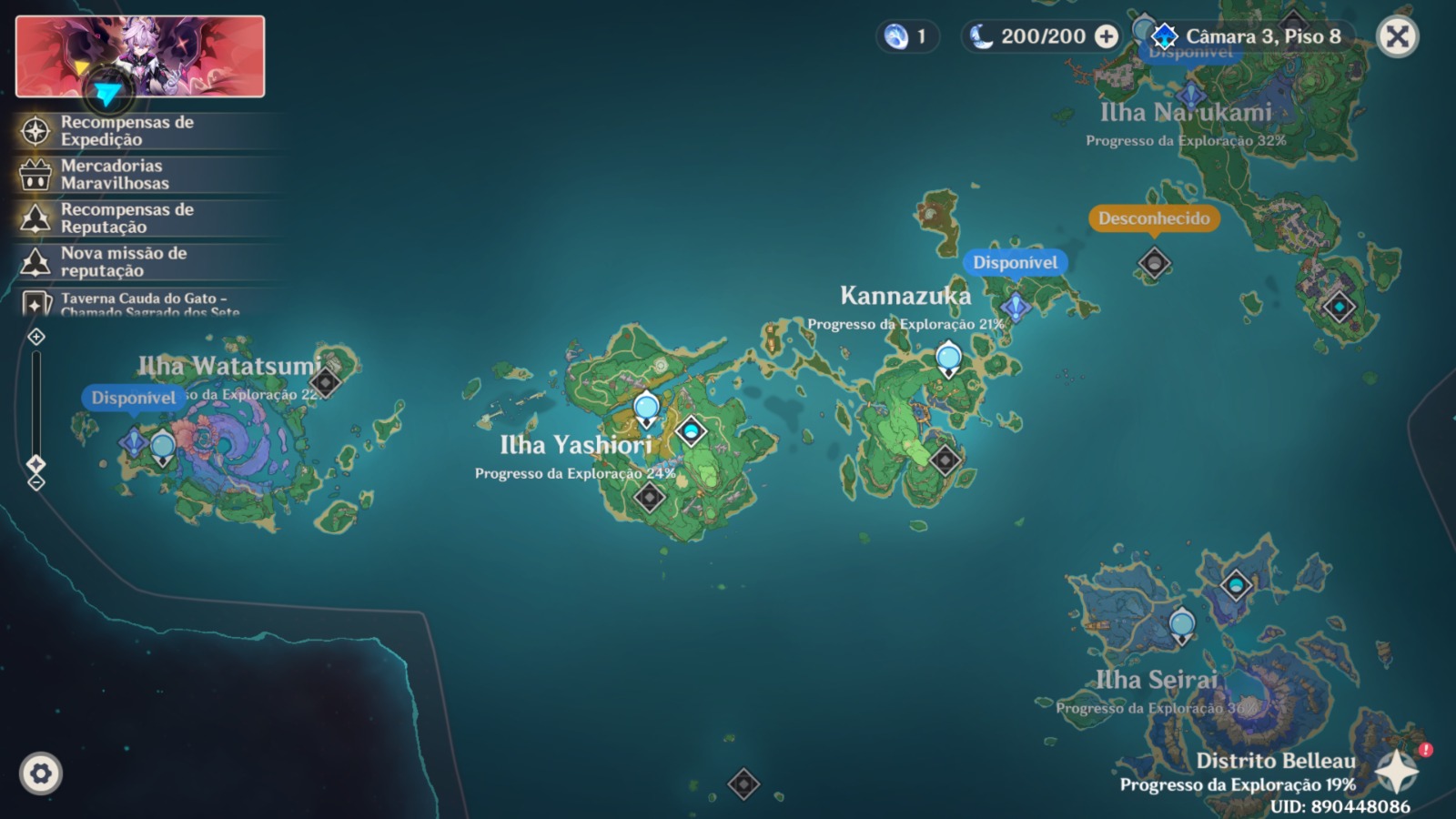
Task: Select the Desconhecido domain marker
Action: (1154, 263)
